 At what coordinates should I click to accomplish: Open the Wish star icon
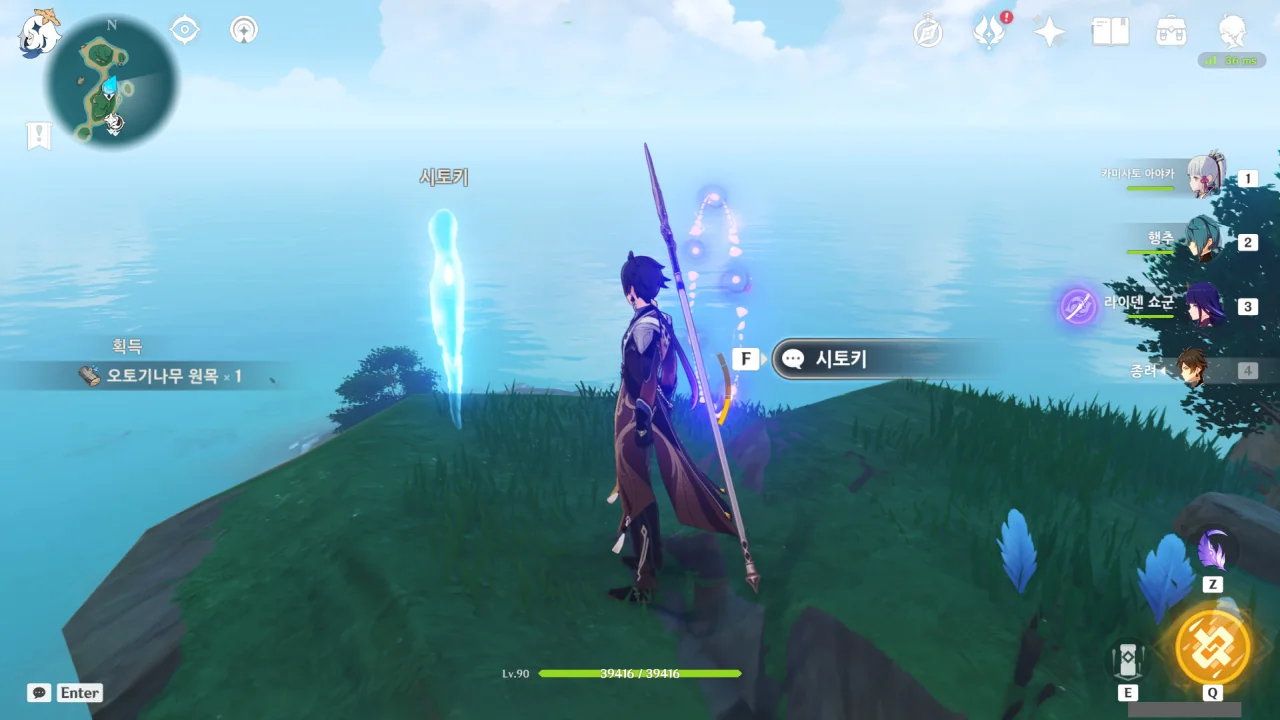1049,32
